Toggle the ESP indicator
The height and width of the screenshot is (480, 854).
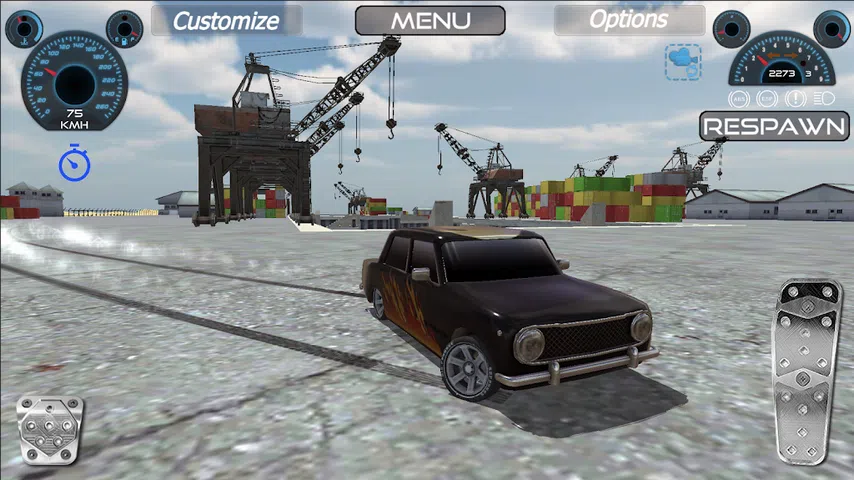point(767,98)
